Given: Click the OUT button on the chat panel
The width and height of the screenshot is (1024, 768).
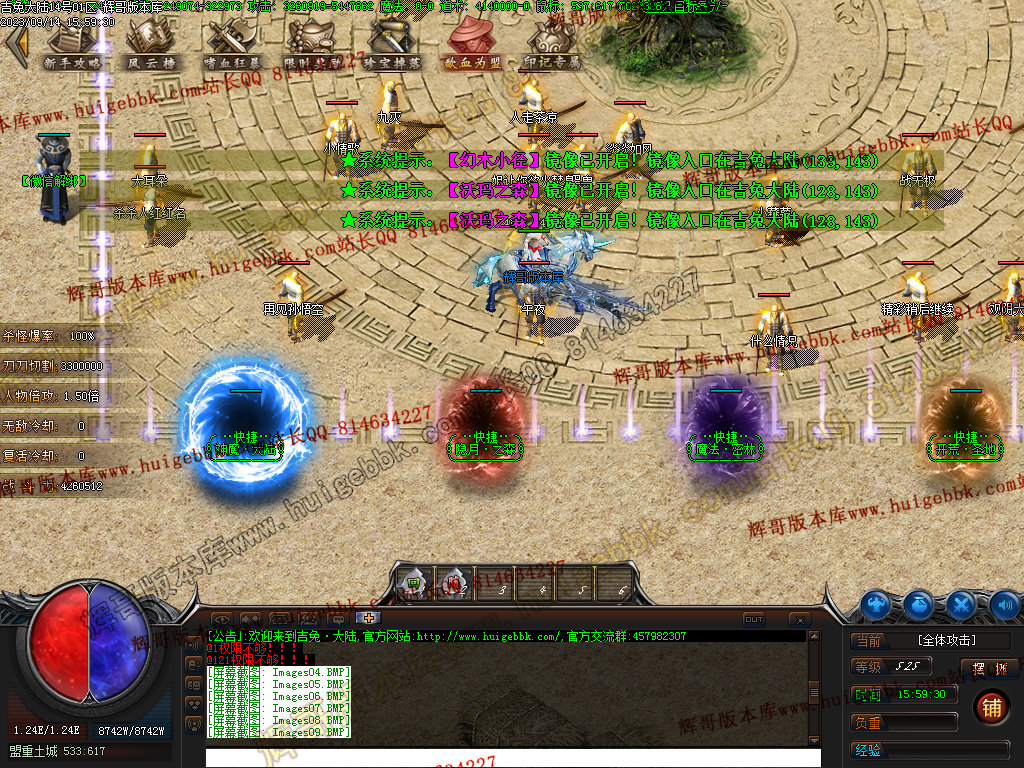Looking at the screenshot, I should point(754,619).
